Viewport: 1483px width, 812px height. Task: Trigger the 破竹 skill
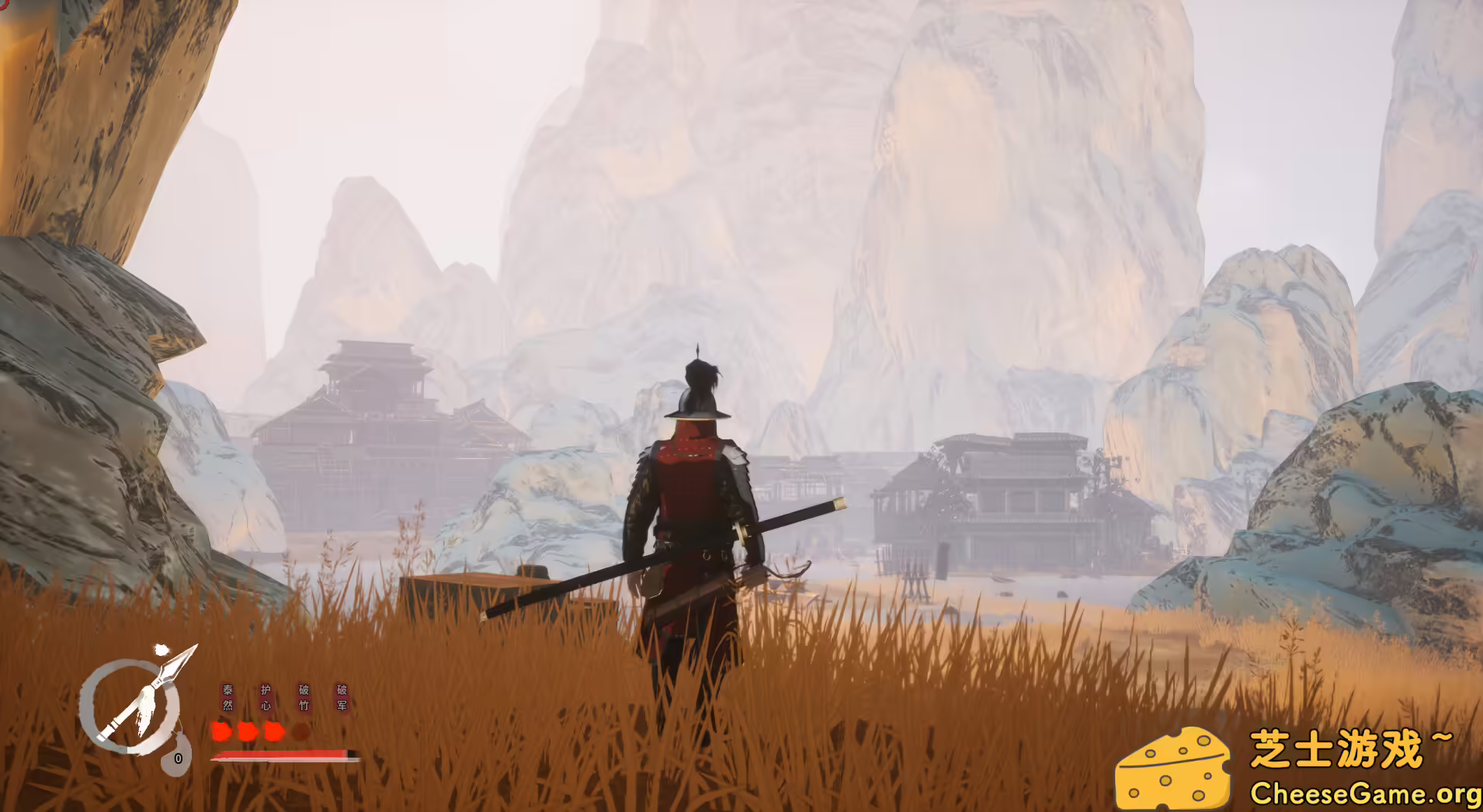[x=304, y=697]
